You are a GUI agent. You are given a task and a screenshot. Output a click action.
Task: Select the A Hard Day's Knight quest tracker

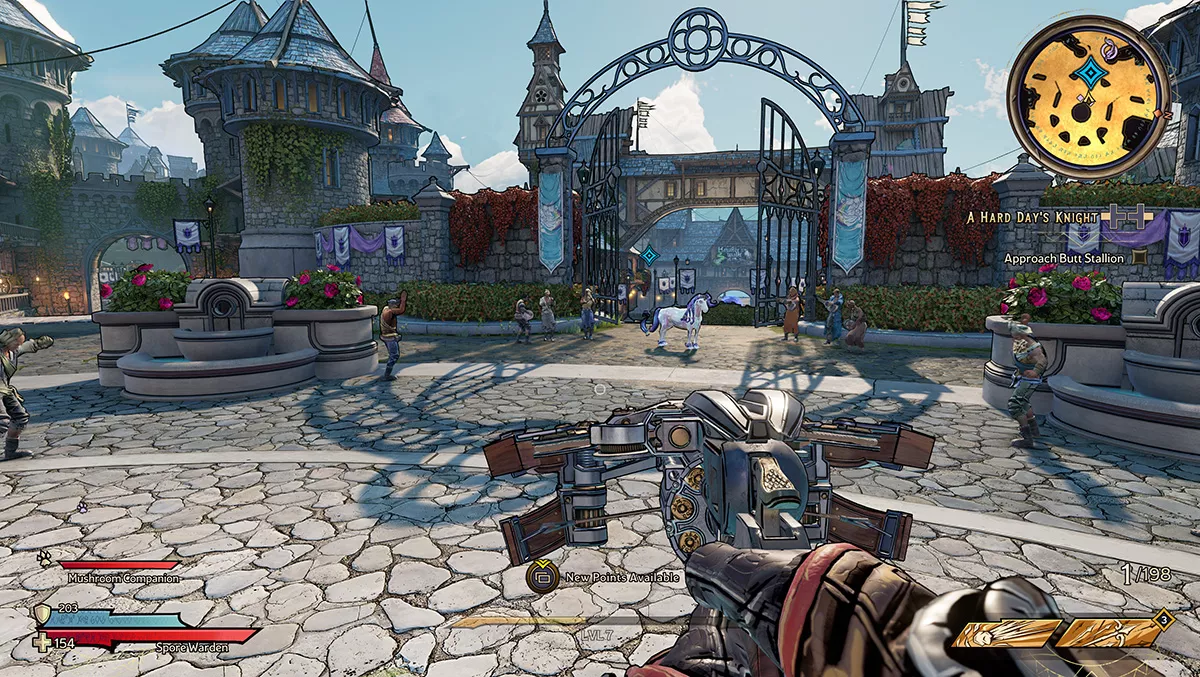(x=1032, y=217)
